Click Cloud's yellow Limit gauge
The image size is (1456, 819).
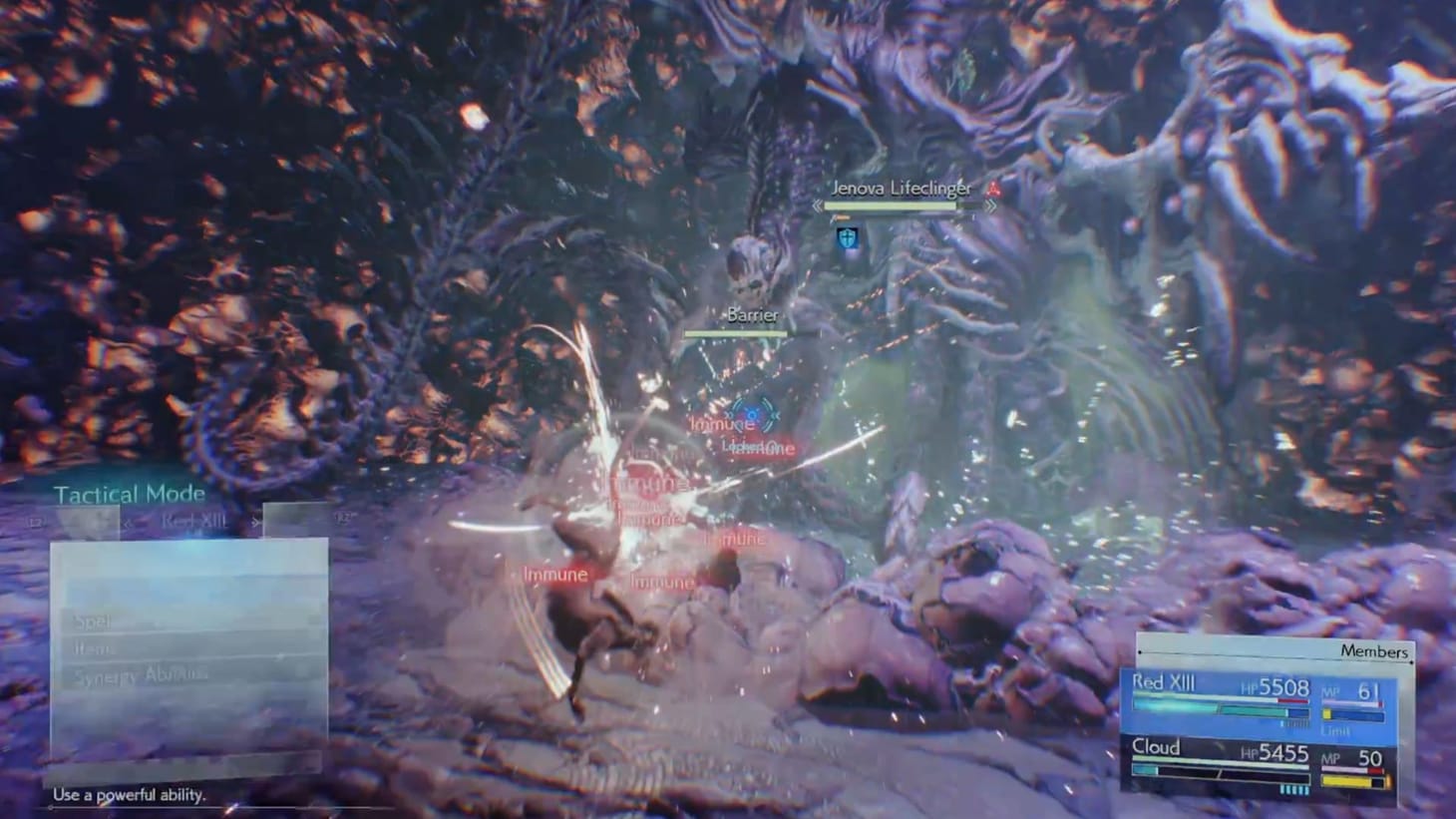pyautogui.click(x=1346, y=780)
